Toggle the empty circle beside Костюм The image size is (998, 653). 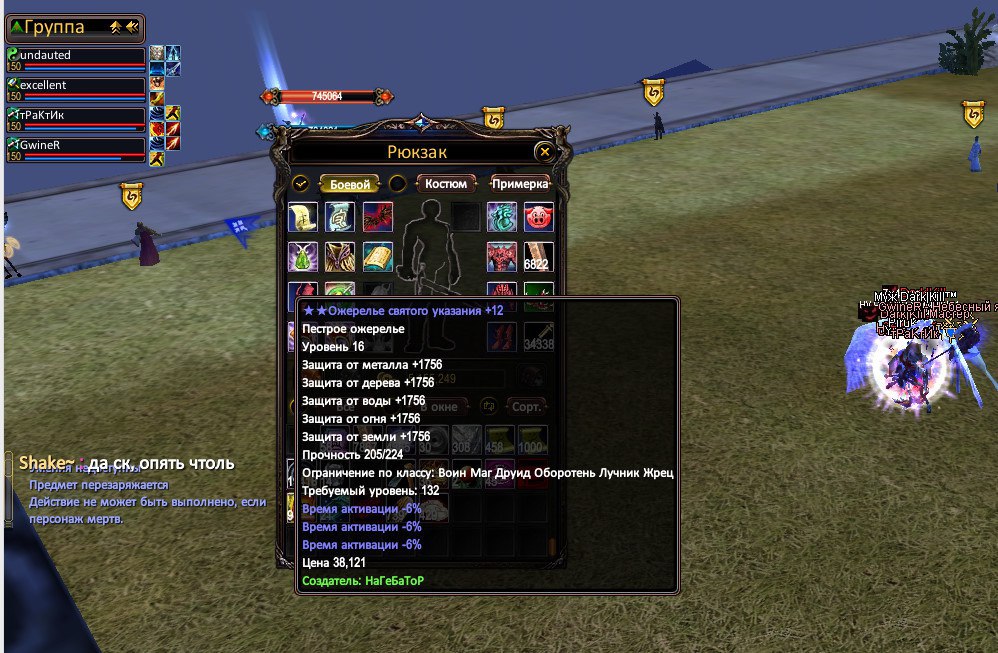pos(397,184)
